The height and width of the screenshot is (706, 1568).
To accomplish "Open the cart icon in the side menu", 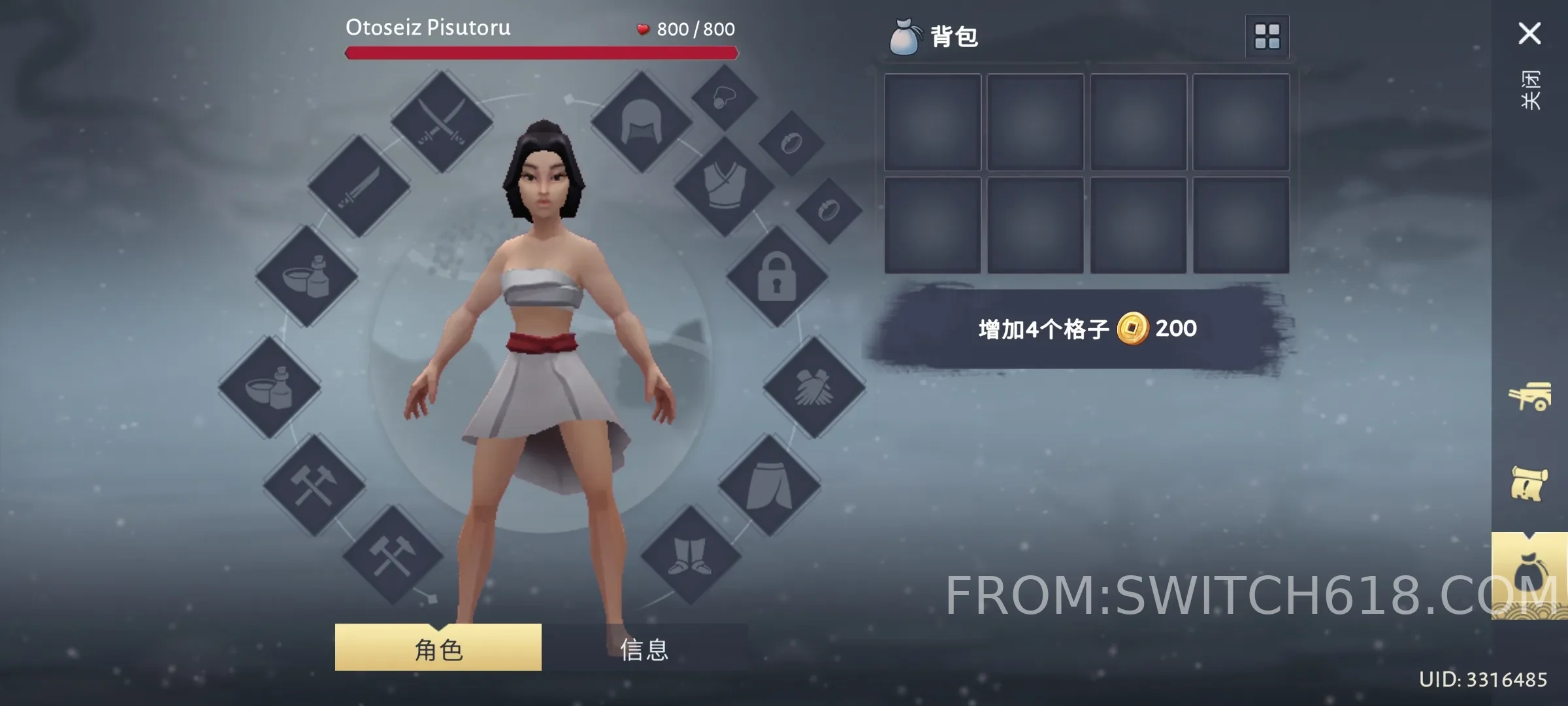I will pyautogui.click(x=1529, y=396).
